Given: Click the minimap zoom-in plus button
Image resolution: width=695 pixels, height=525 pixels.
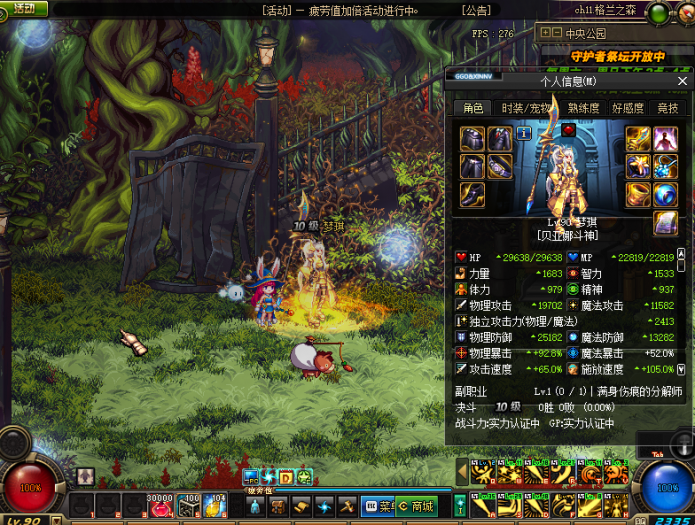Looking at the screenshot, I should pos(545,32).
